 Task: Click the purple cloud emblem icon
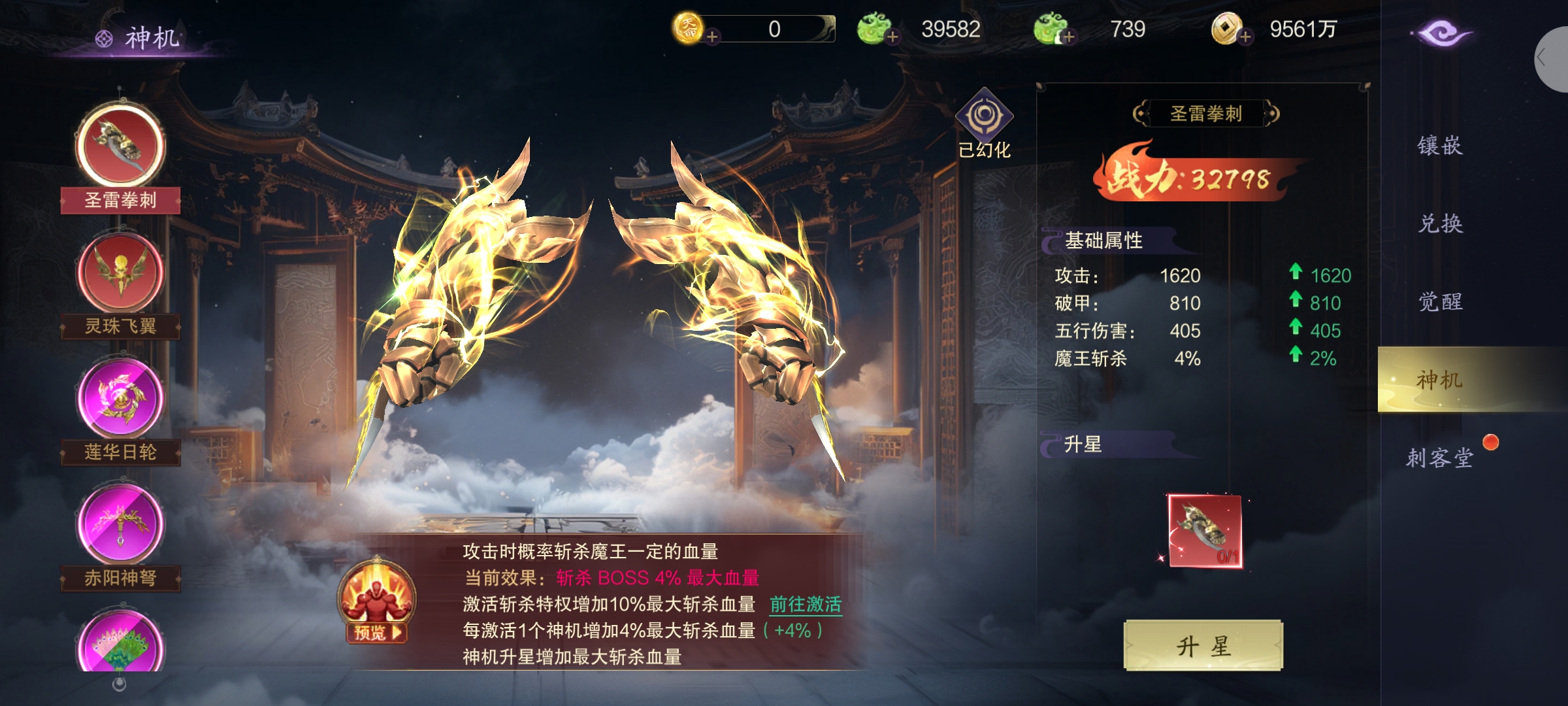click(x=1441, y=34)
